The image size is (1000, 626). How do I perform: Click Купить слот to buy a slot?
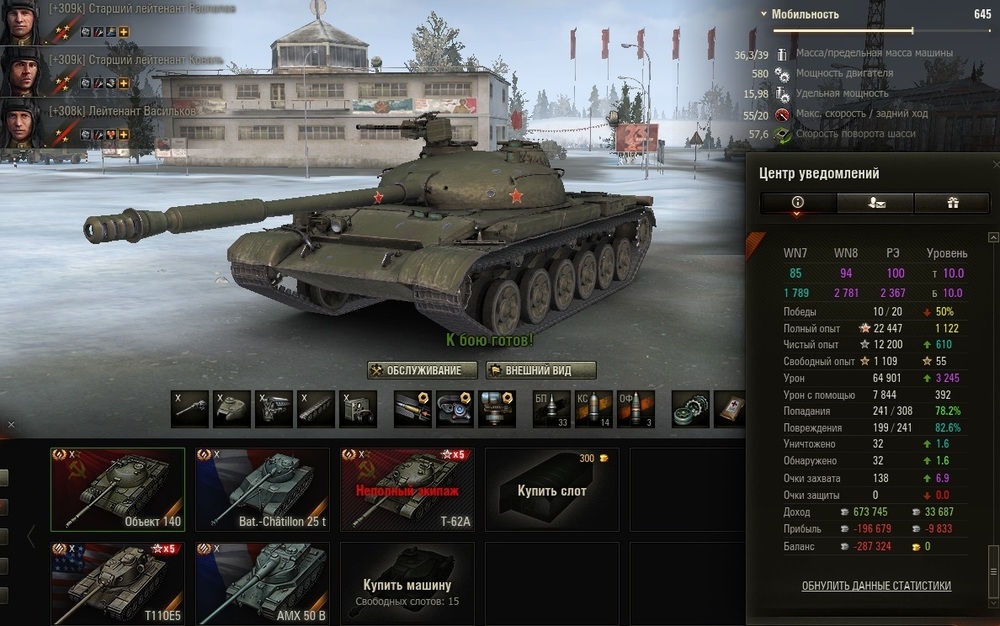pyautogui.click(x=551, y=489)
